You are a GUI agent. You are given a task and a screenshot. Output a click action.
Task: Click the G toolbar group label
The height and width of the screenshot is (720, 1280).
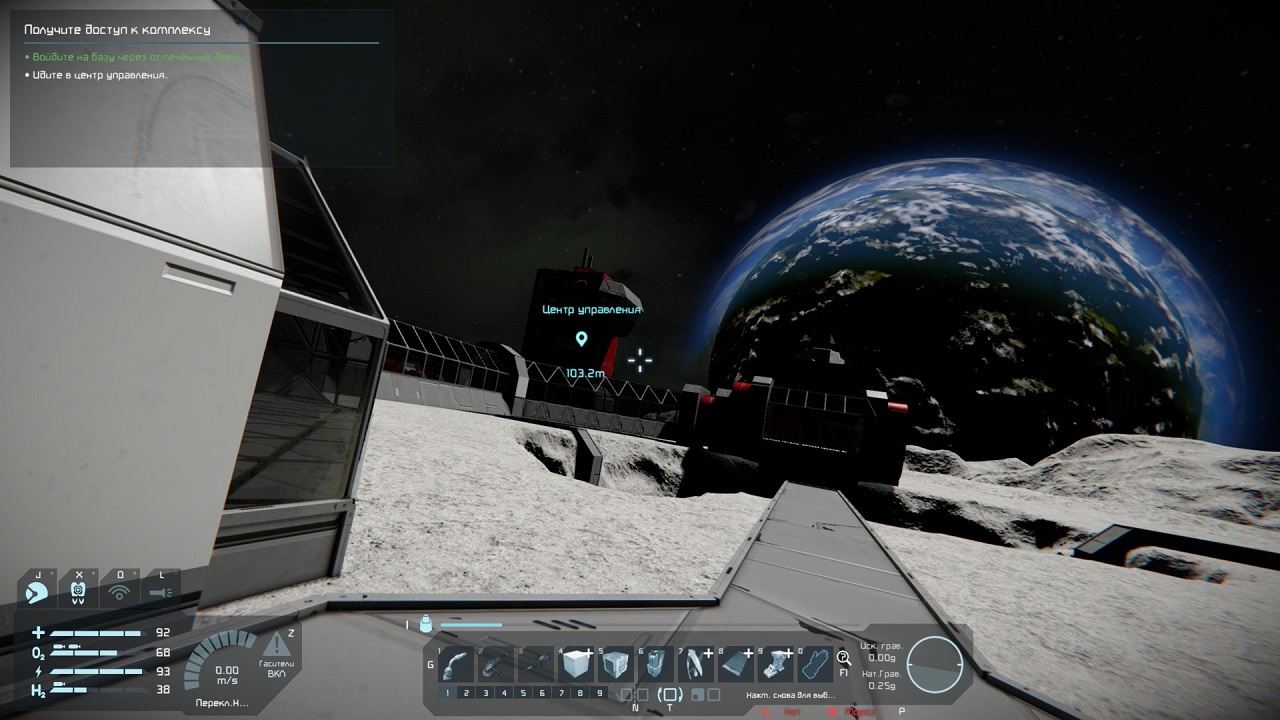pos(429,664)
